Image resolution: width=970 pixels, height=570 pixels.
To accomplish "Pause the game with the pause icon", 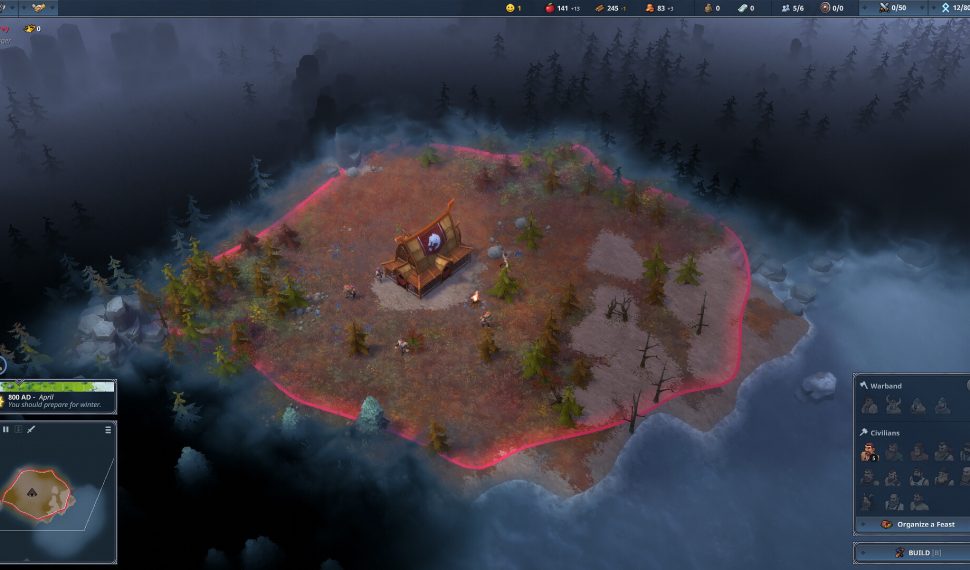I will pos(6,429).
